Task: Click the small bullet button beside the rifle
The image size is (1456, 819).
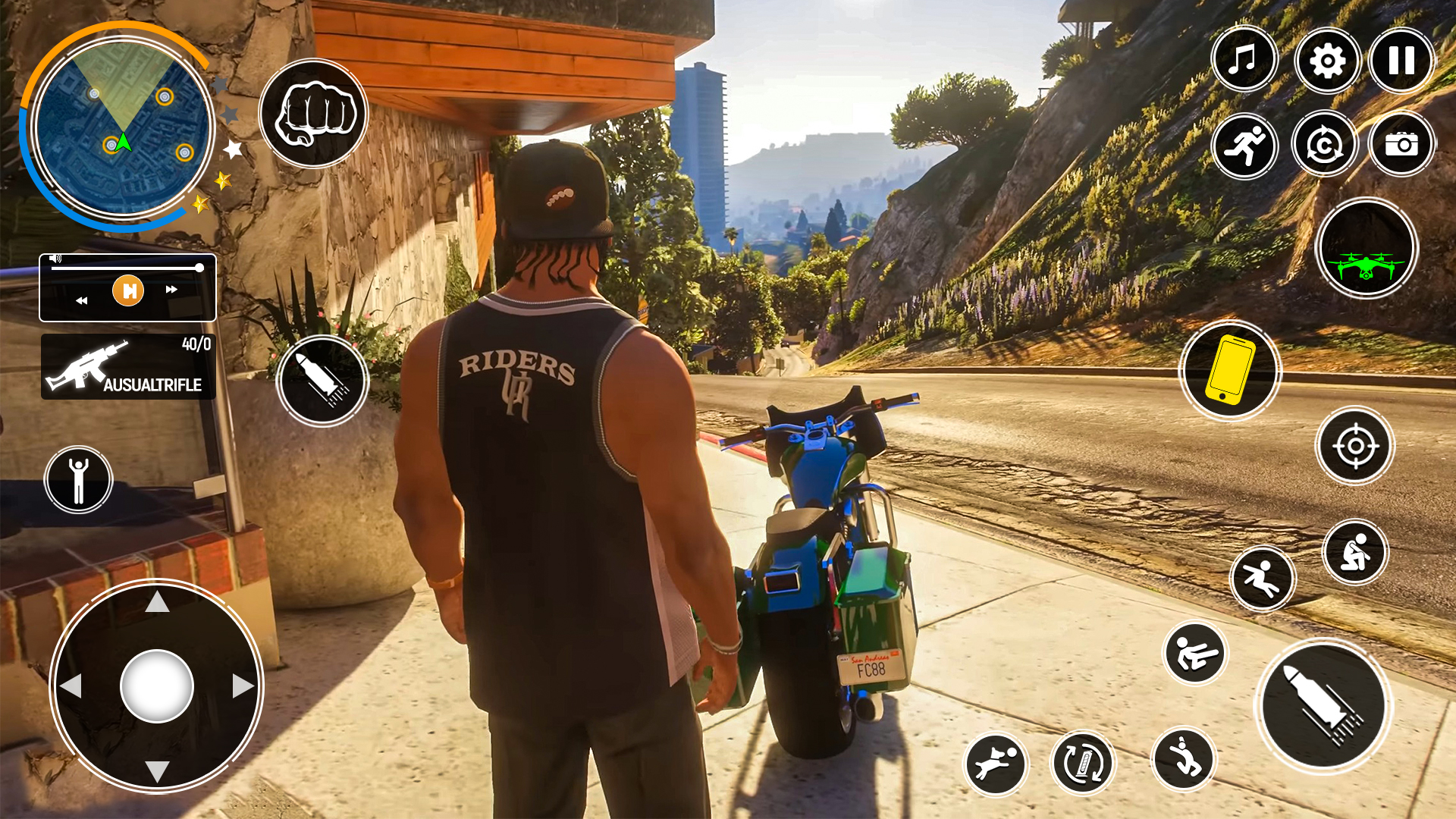Action: (x=322, y=381)
